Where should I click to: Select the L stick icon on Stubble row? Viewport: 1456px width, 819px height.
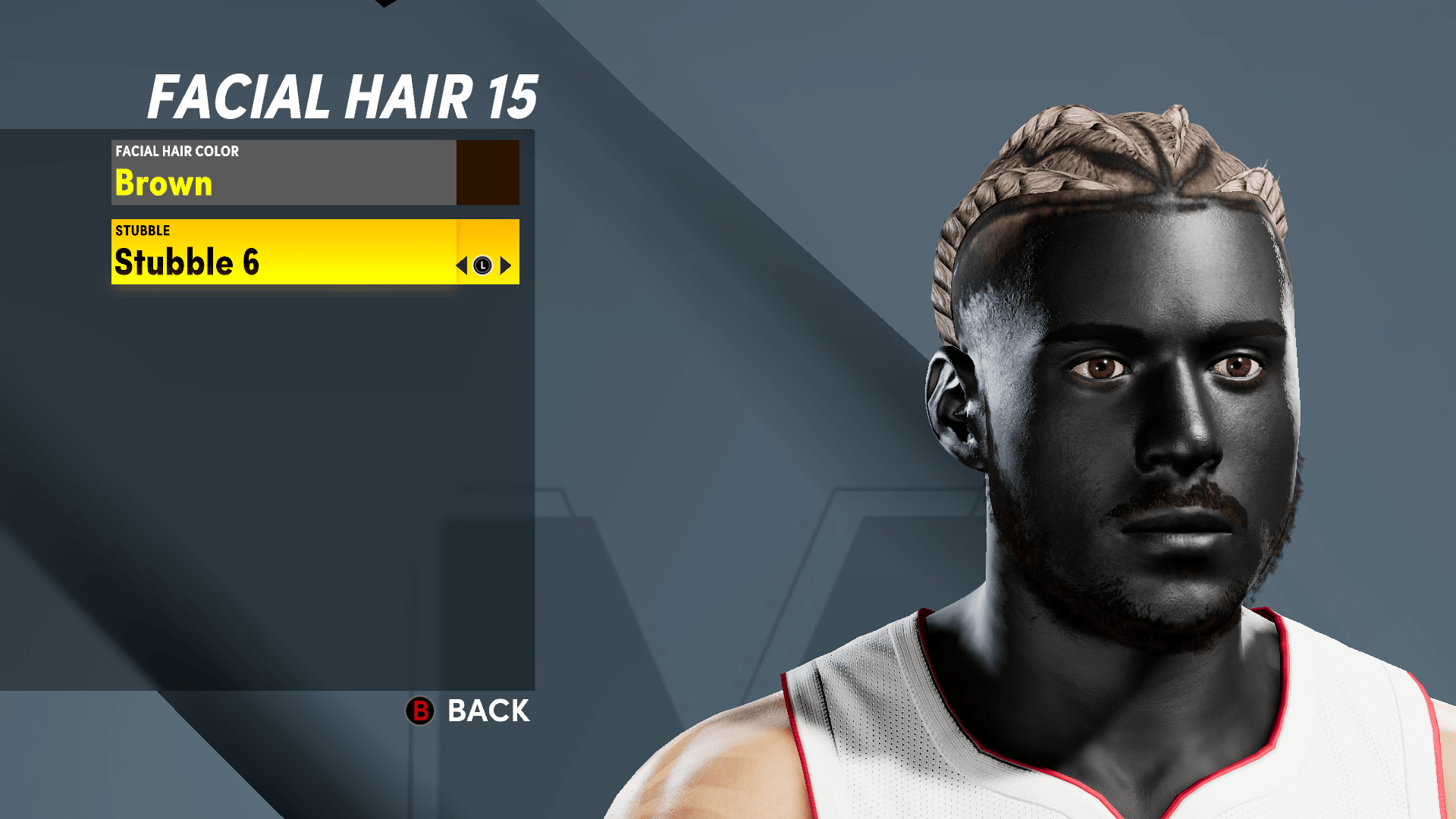click(482, 265)
